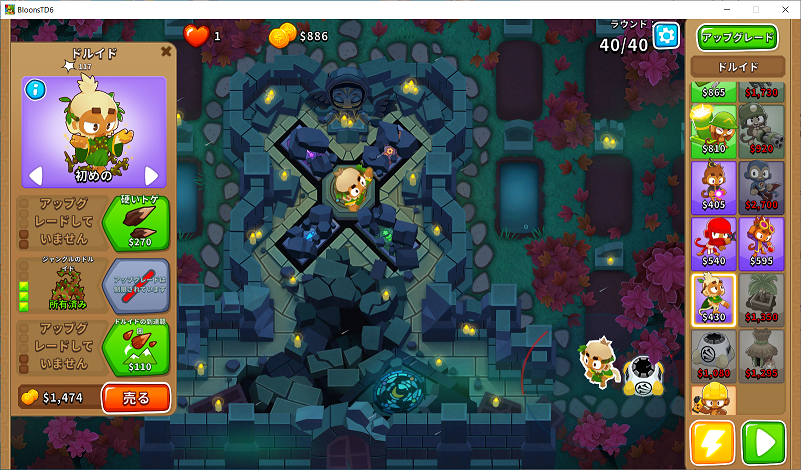Select the $595 Alchemist tower
Image resolution: width=801 pixels, height=470 pixels.
pyautogui.click(x=761, y=241)
